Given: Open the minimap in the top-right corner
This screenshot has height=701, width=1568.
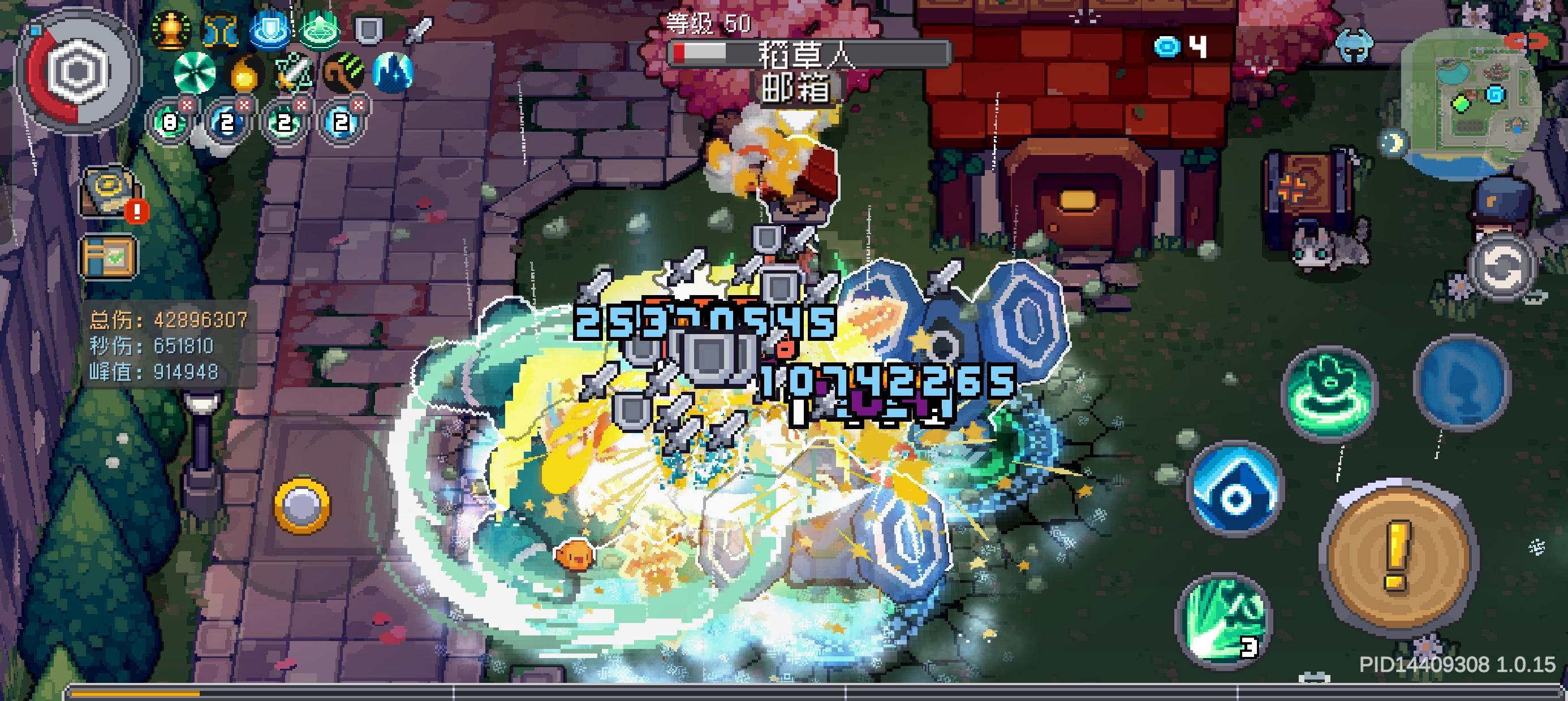Looking at the screenshot, I should (1473, 94).
